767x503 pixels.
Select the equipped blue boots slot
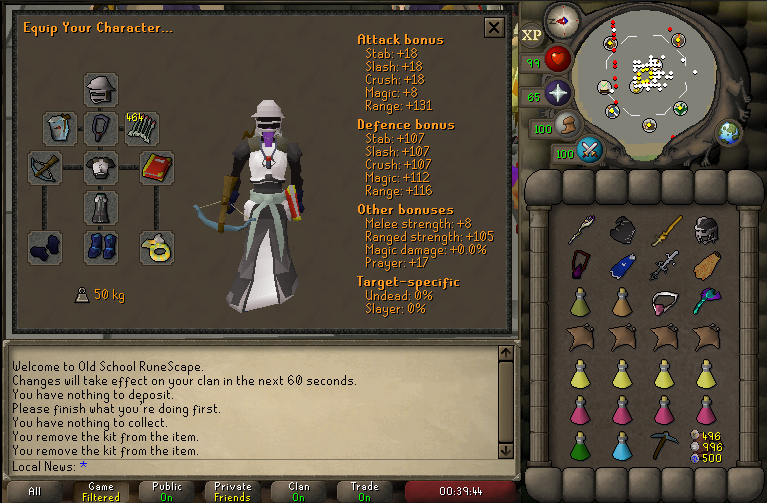click(100, 244)
